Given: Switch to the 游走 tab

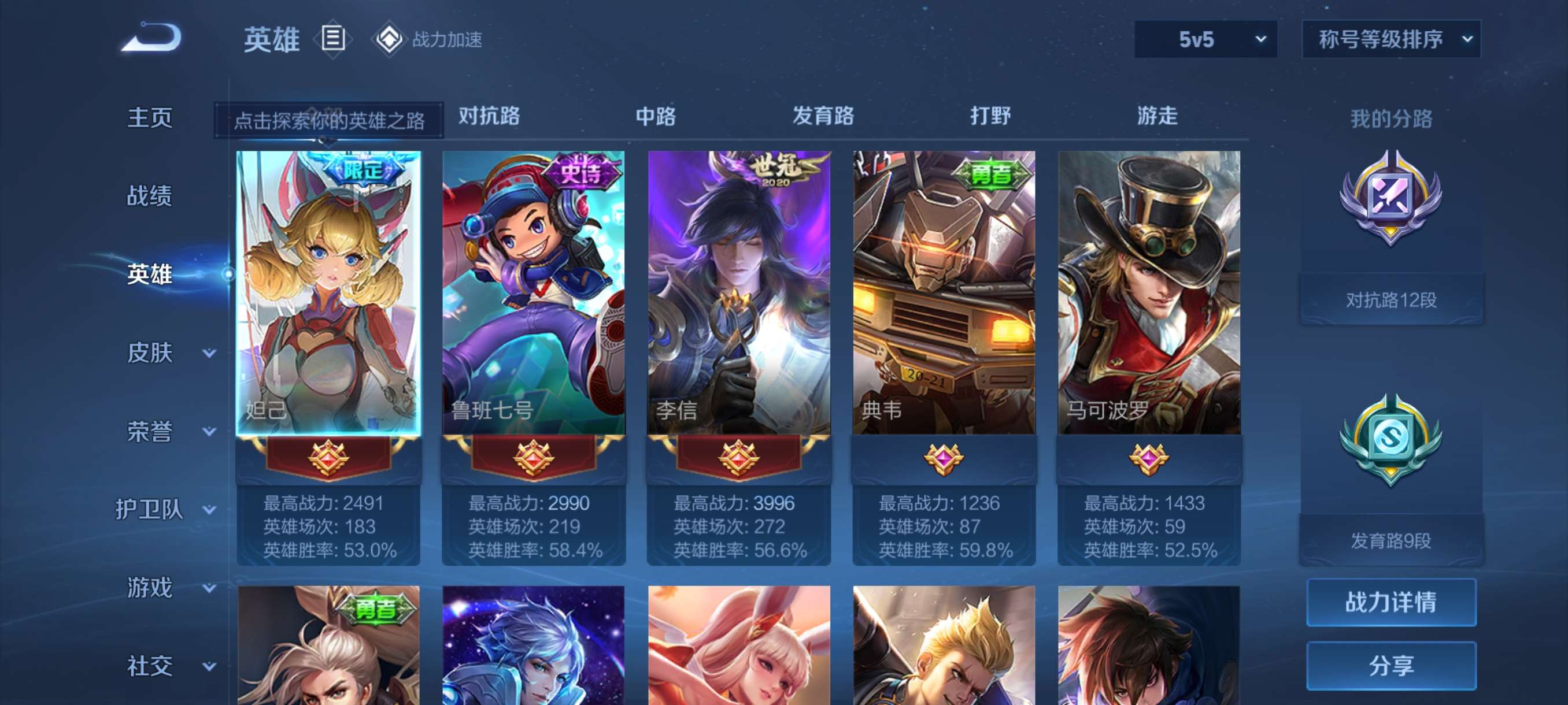Looking at the screenshot, I should (1157, 116).
